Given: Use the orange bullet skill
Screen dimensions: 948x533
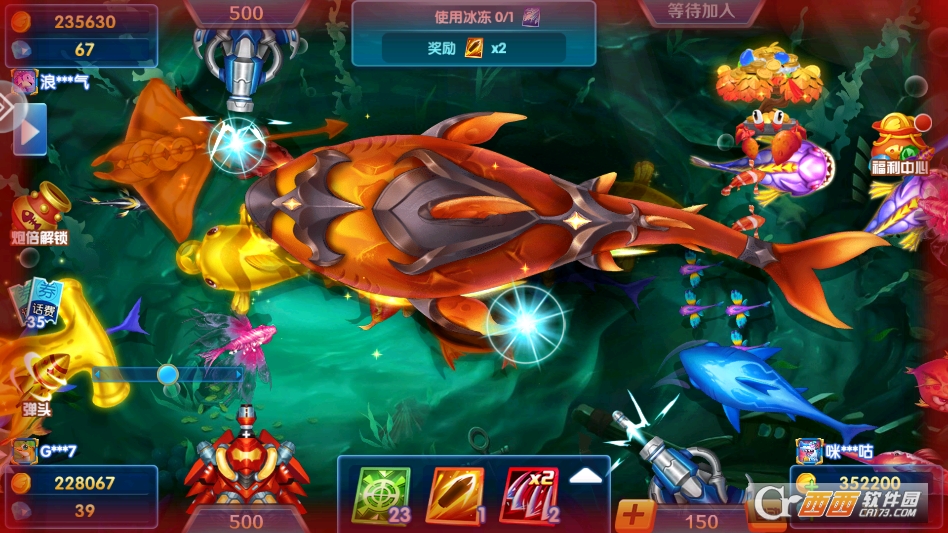Looking at the screenshot, I should pos(456,495).
